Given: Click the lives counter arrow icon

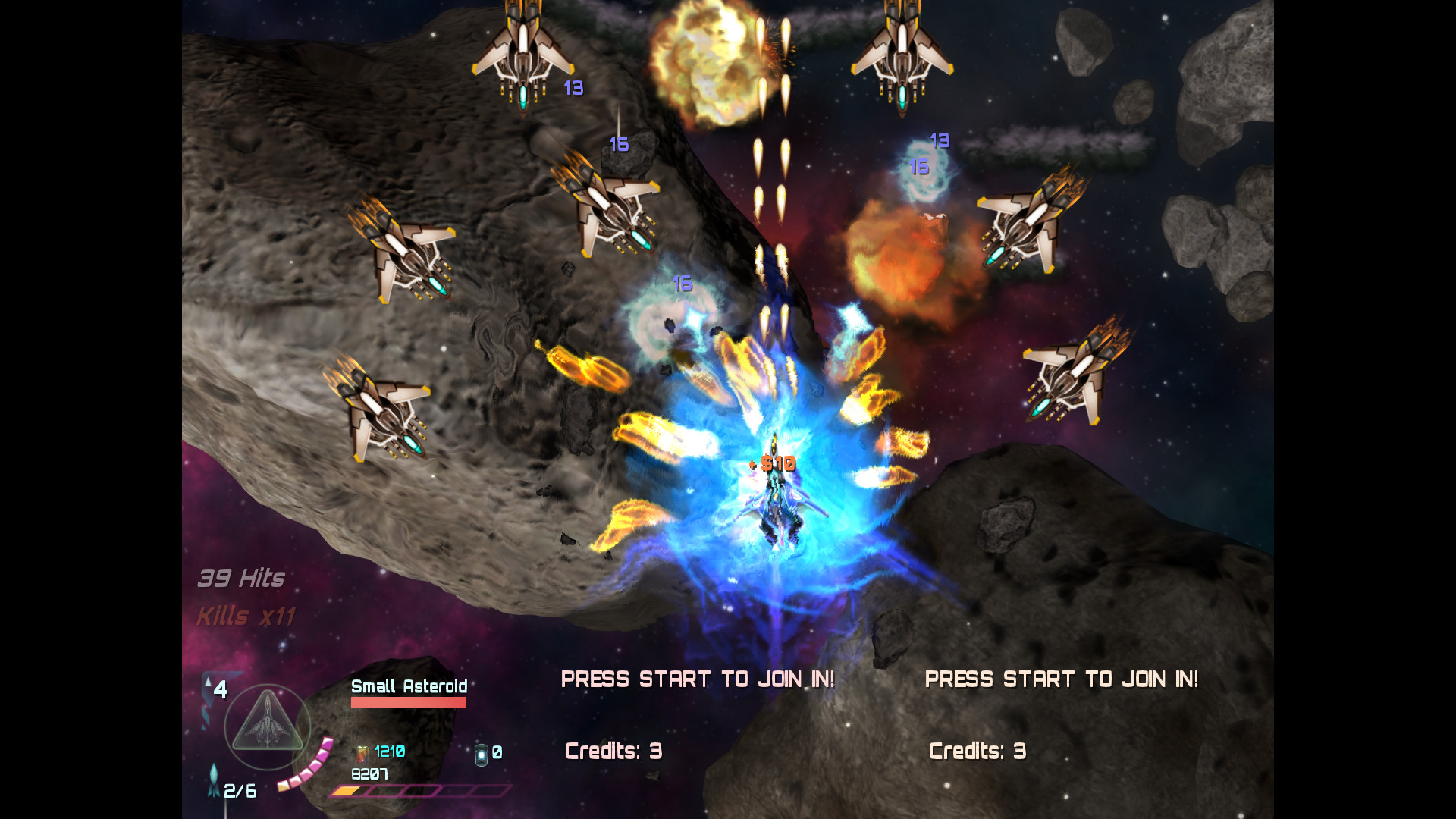Looking at the screenshot, I should coord(207,682).
